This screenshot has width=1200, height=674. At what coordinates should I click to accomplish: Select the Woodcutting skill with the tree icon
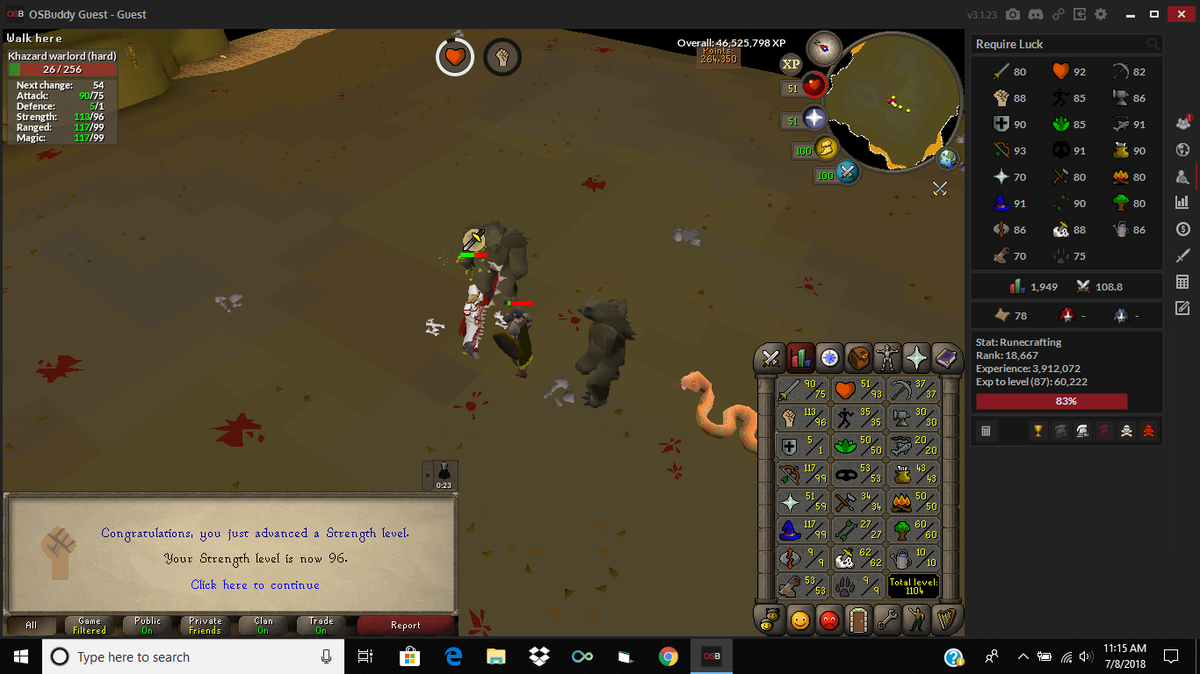[x=916, y=528]
